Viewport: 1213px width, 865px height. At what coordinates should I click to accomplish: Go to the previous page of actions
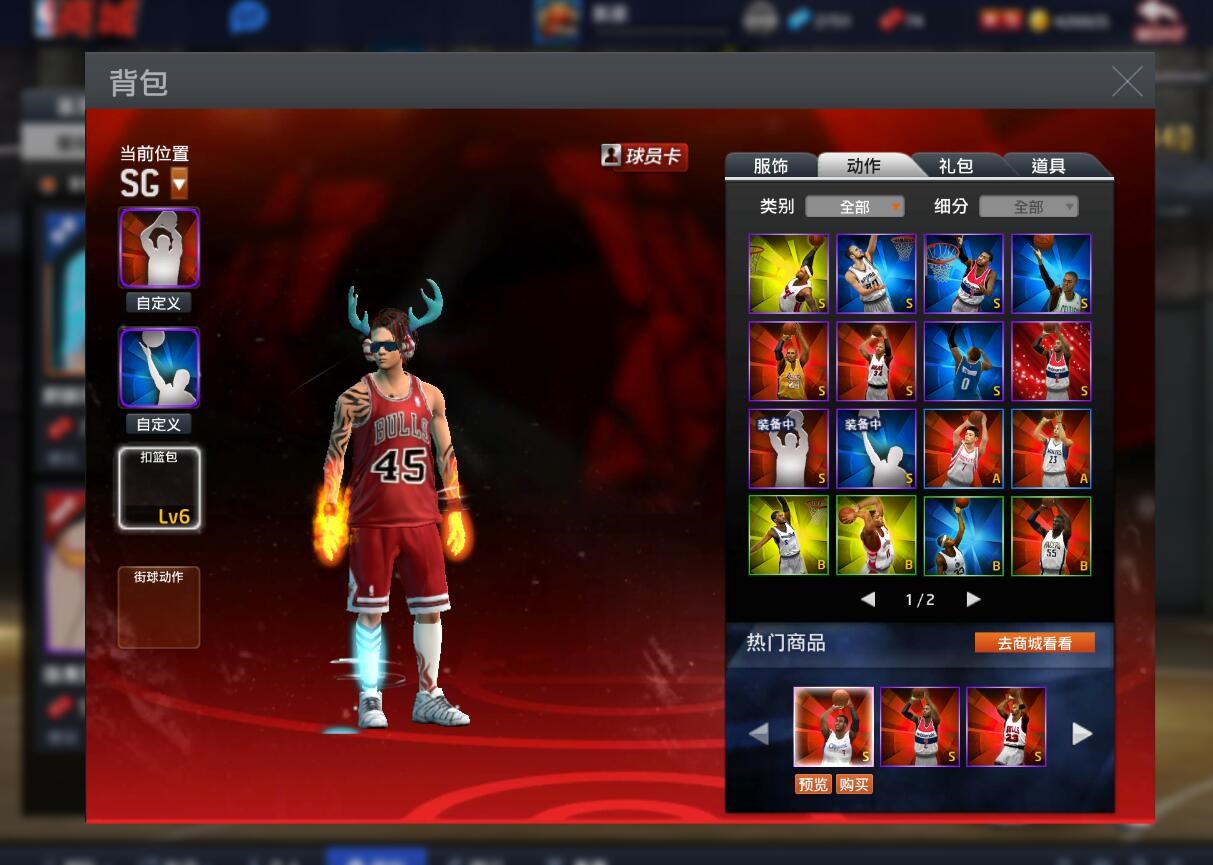pos(868,599)
